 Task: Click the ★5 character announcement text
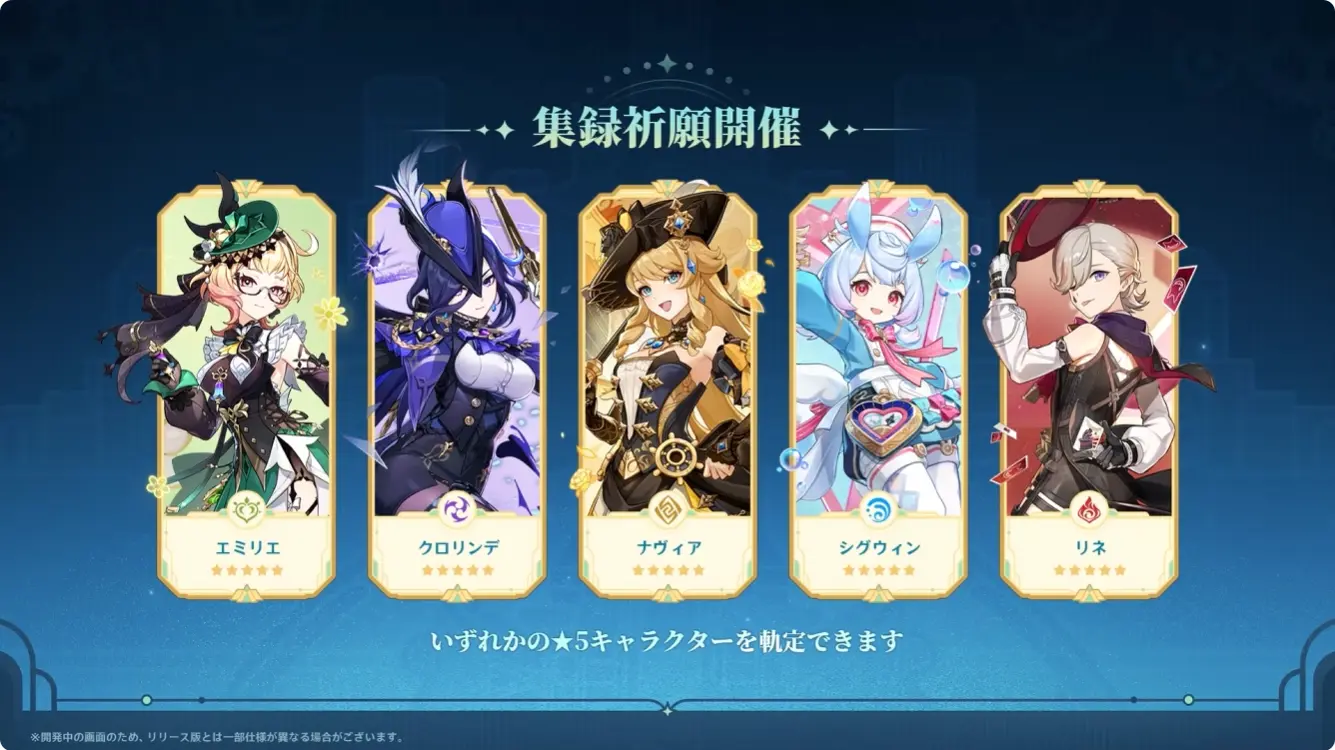(x=668, y=637)
